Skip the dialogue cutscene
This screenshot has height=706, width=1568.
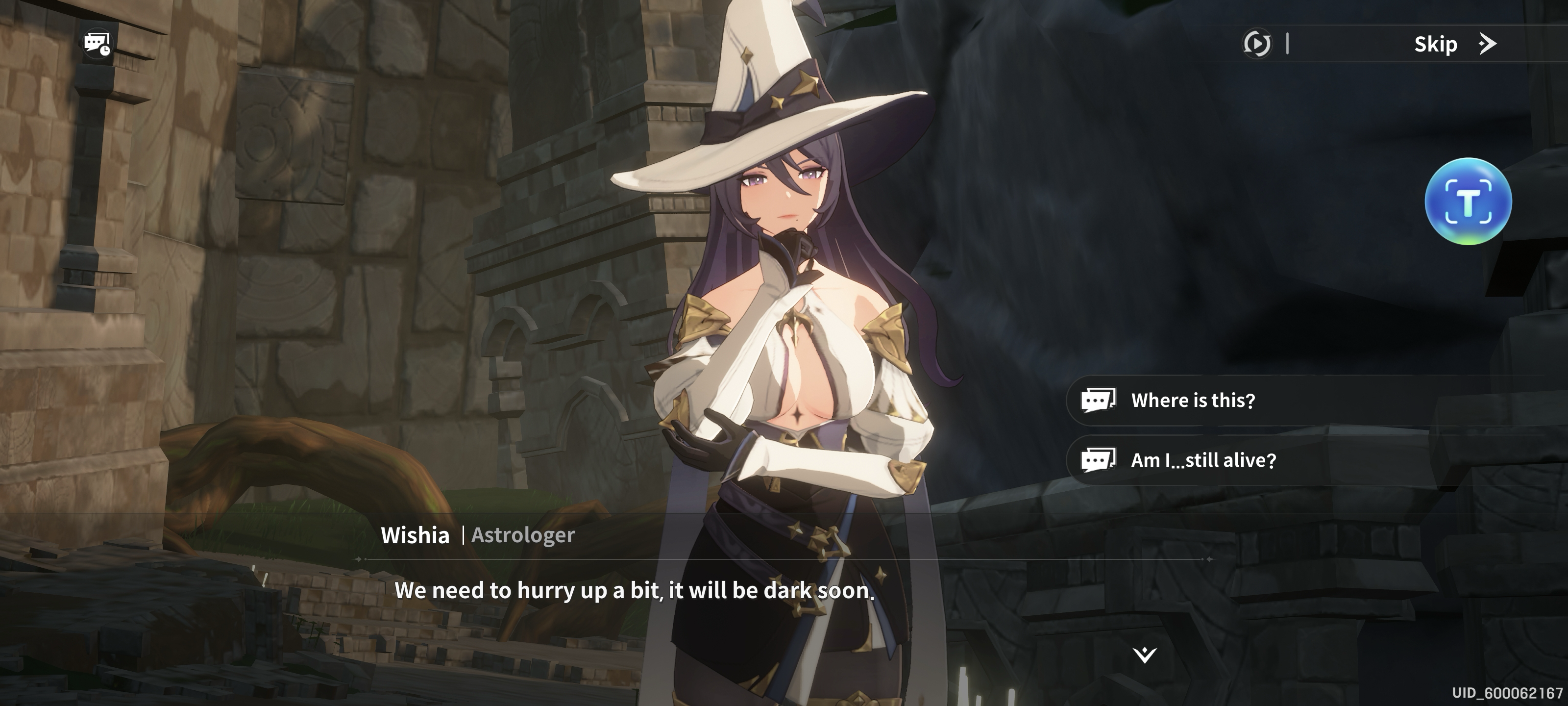click(x=1453, y=44)
